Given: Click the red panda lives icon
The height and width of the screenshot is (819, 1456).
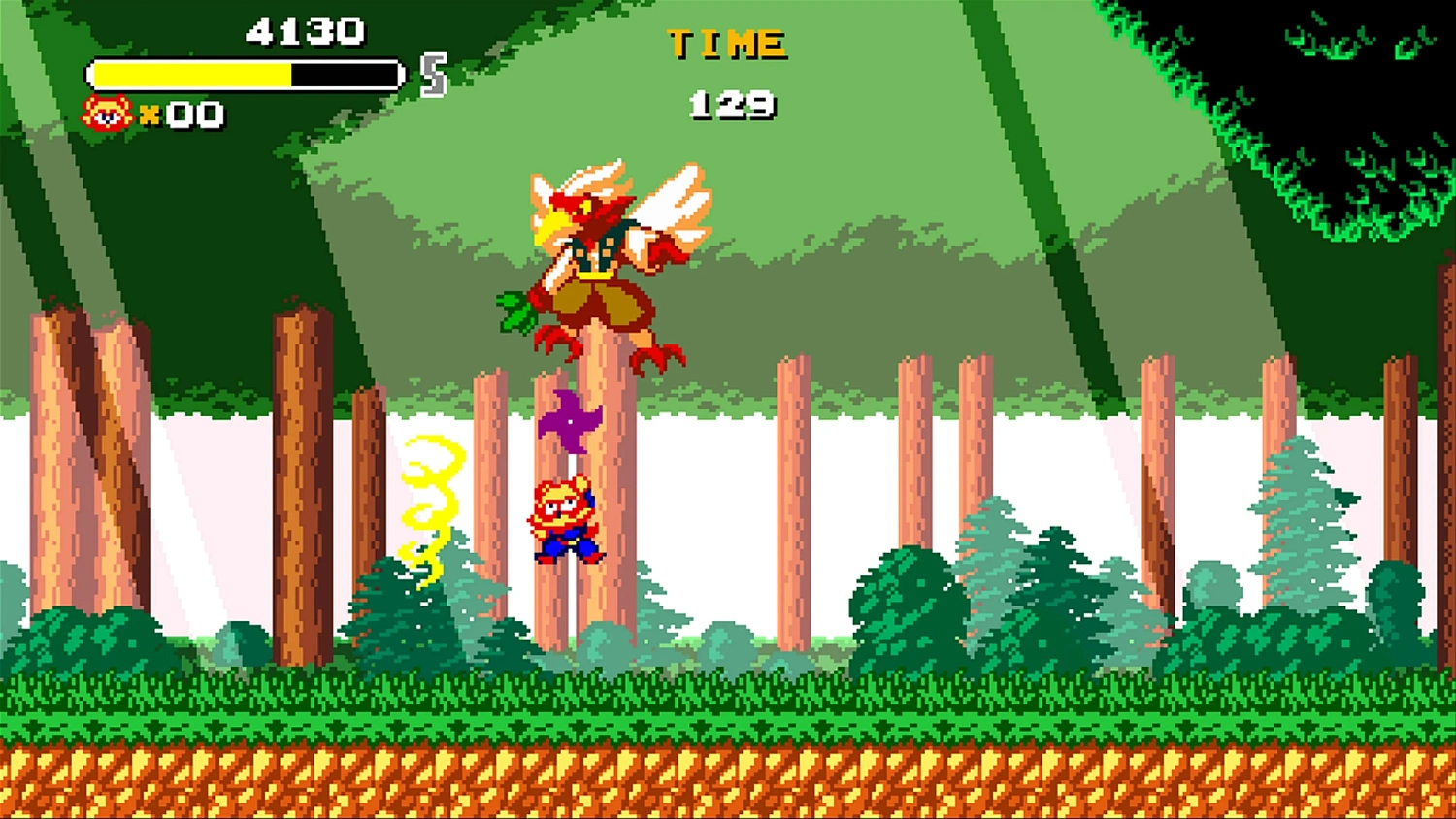Looking at the screenshot, I should coord(107,114).
